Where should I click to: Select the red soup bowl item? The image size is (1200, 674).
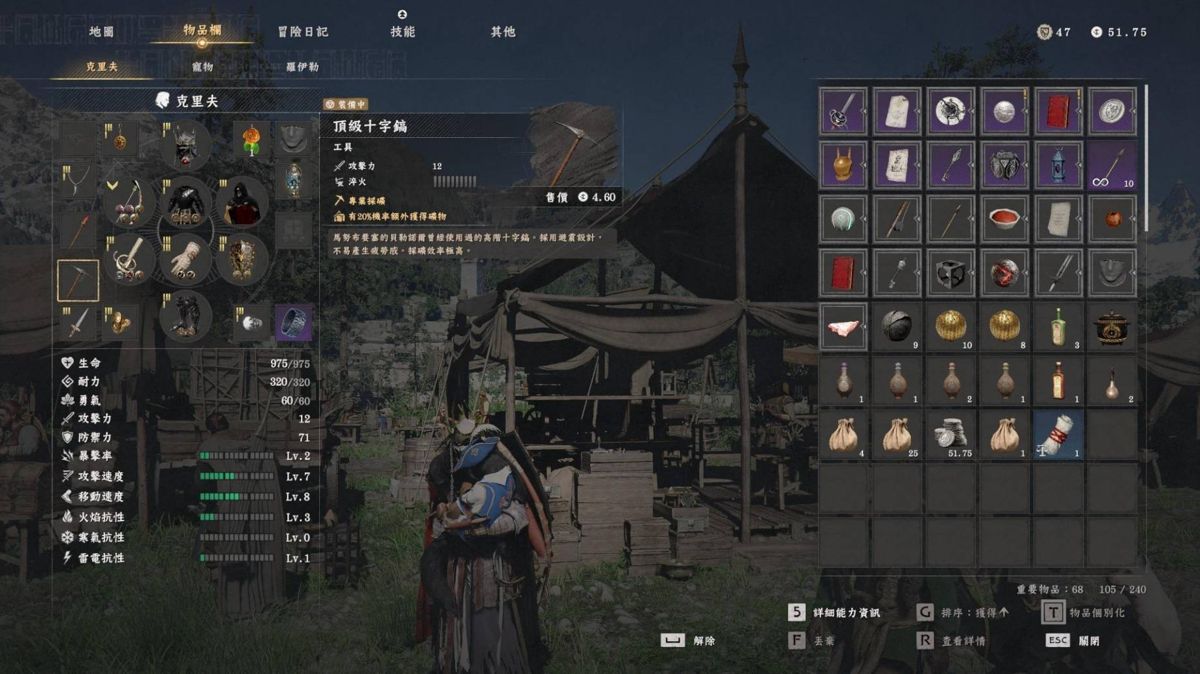point(1004,218)
